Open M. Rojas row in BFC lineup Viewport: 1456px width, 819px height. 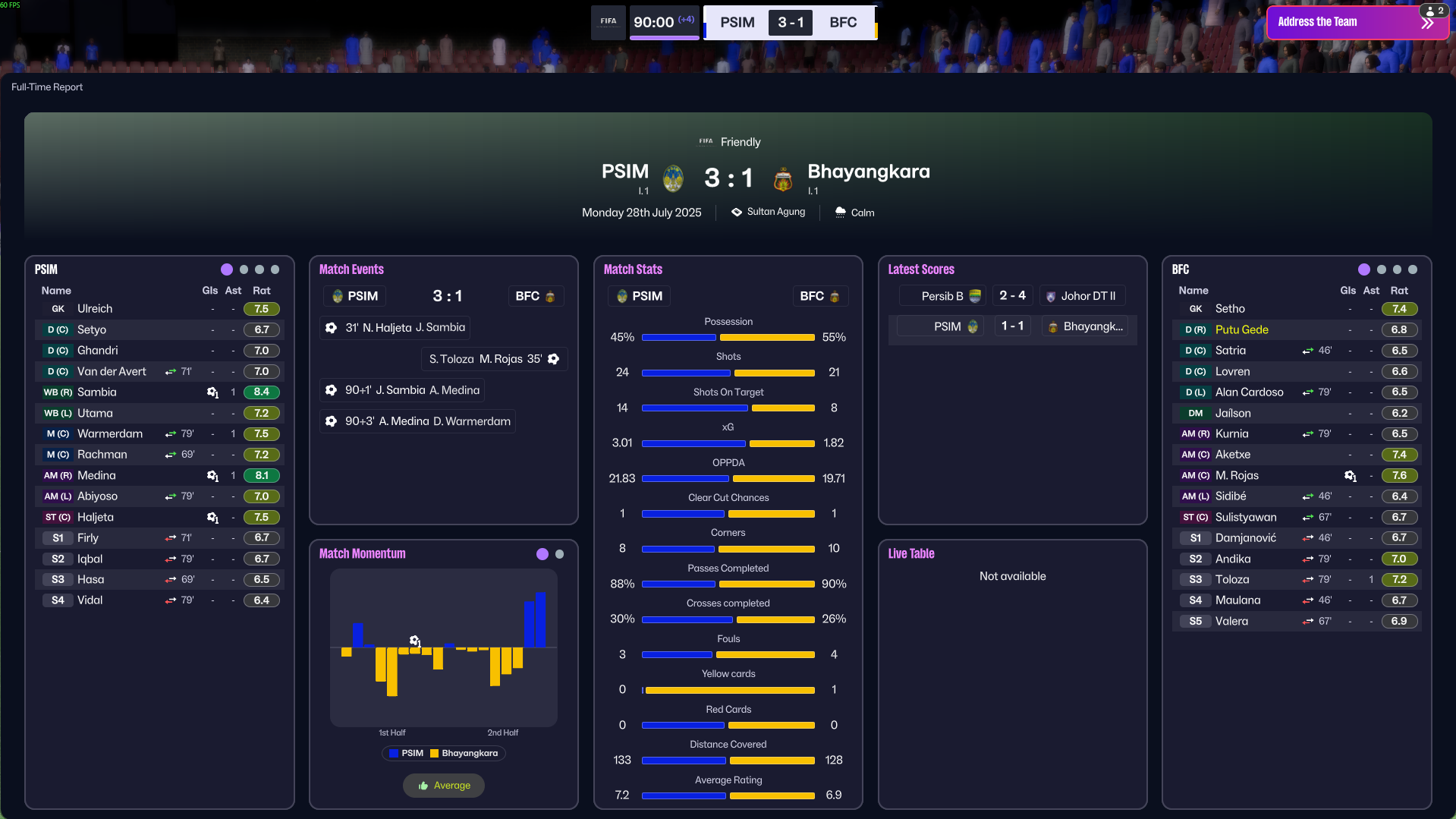pos(1236,476)
